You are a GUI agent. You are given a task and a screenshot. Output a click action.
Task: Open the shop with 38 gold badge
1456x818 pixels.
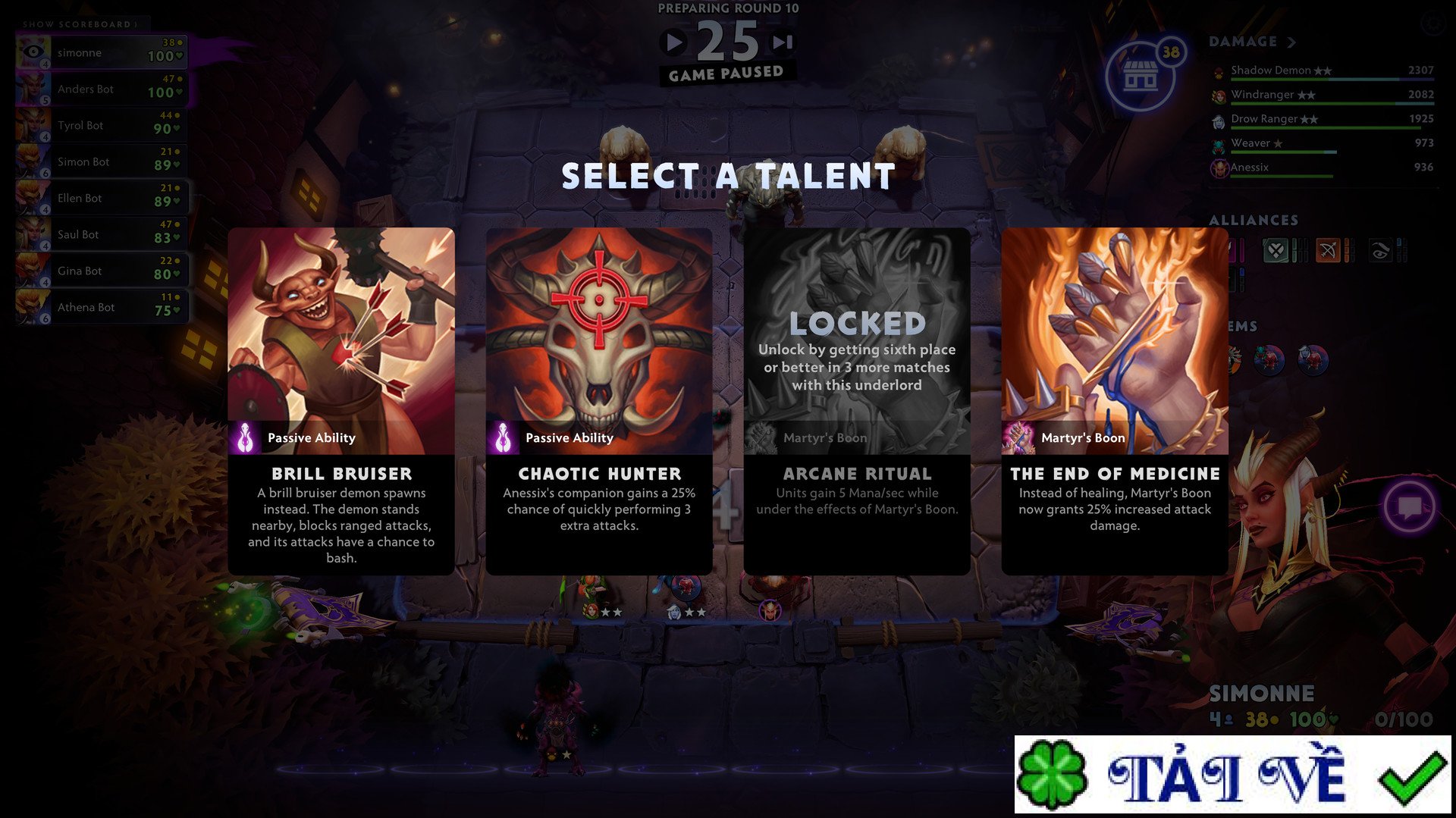click(1141, 76)
